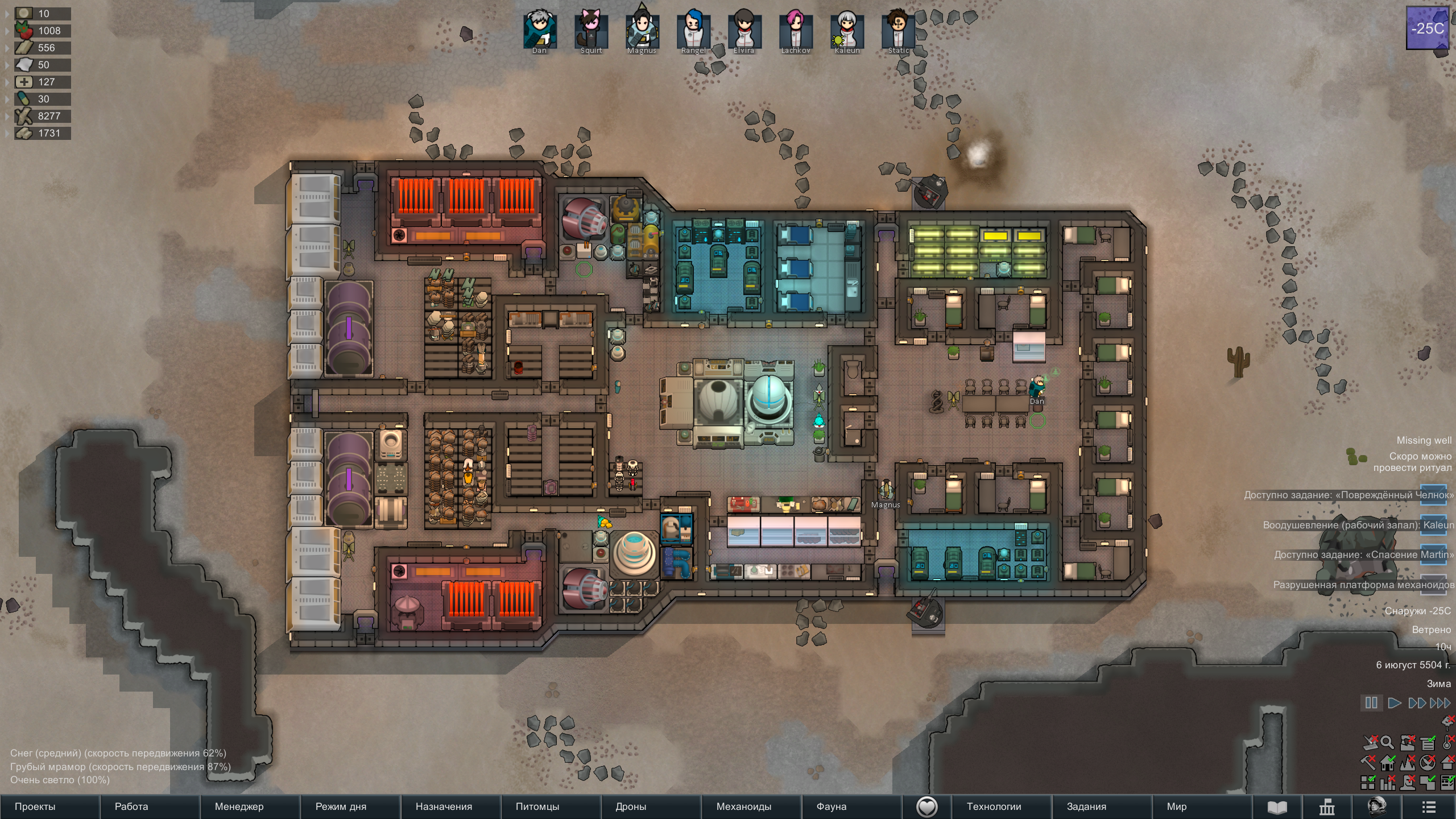This screenshot has width=1456, height=819.
Task: Open the Фауна wildlife tab
Action: [x=831, y=806]
